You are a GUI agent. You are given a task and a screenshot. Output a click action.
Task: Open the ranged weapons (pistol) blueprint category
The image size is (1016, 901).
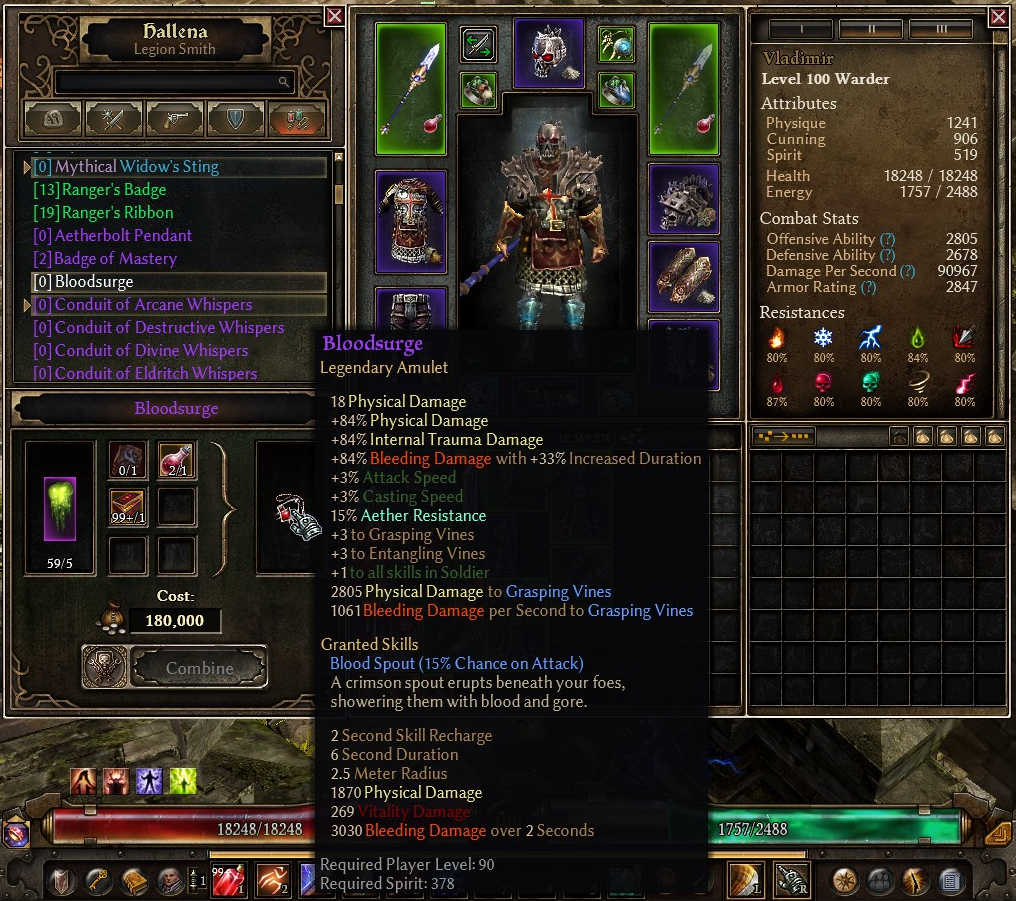[175, 119]
